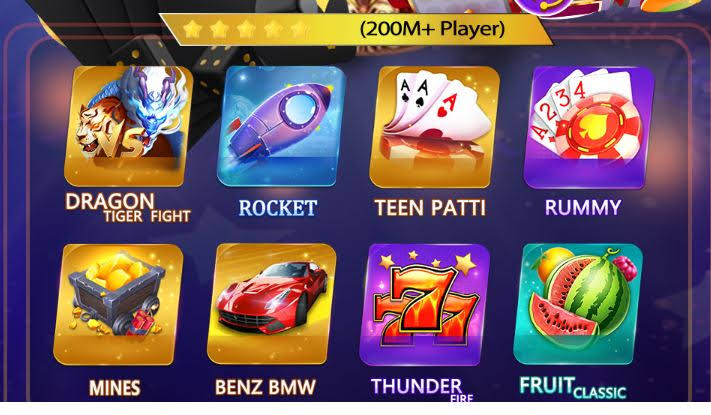Select the Teen Patti card game
Viewport: 711px width, 415px height.
click(431, 127)
